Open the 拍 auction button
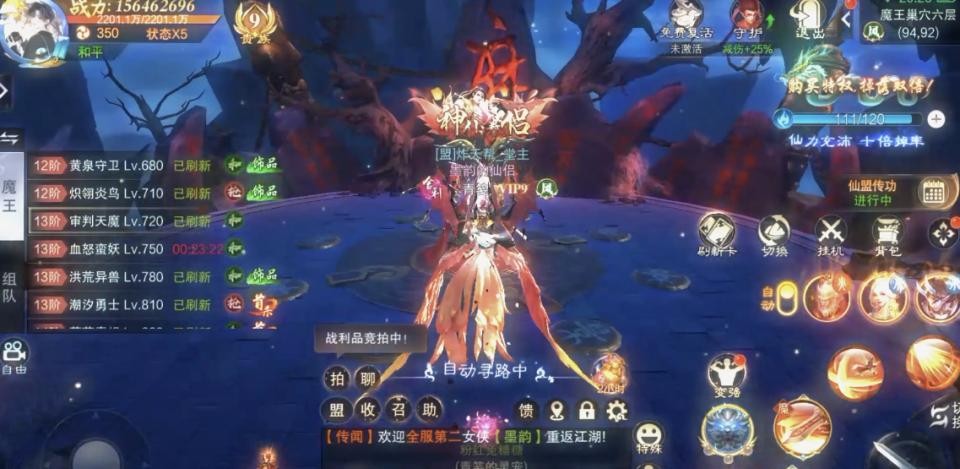The width and height of the screenshot is (960, 469). [336, 378]
